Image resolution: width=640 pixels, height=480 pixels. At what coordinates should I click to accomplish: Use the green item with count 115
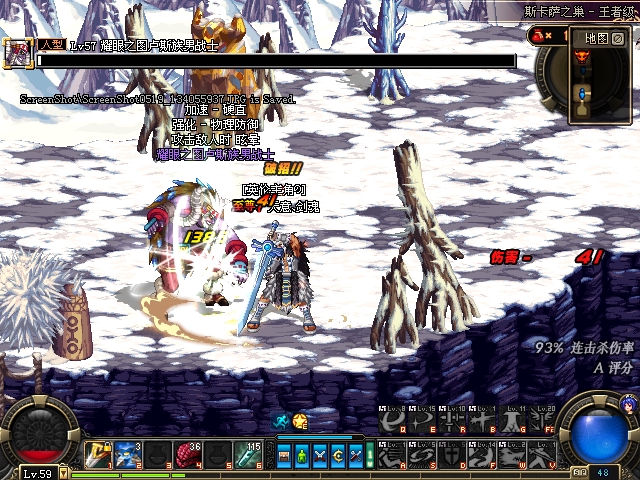click(249, 455)
